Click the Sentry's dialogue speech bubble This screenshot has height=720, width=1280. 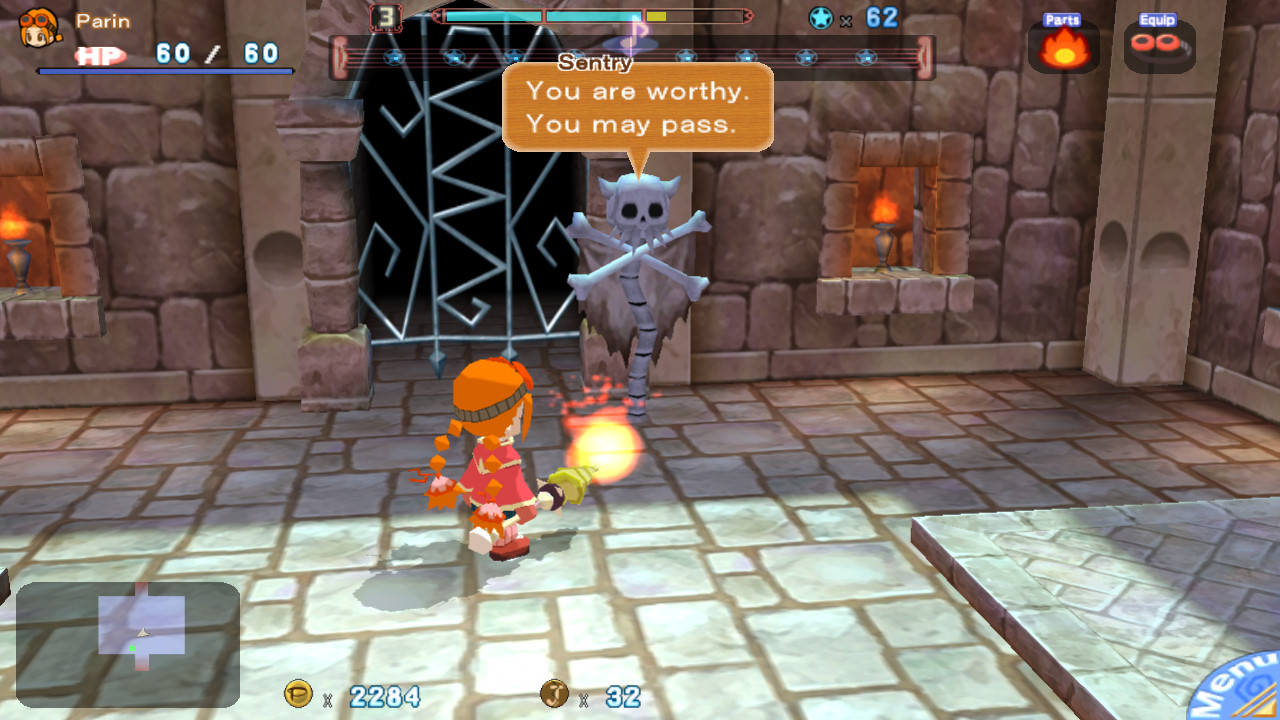coord(637,105)
